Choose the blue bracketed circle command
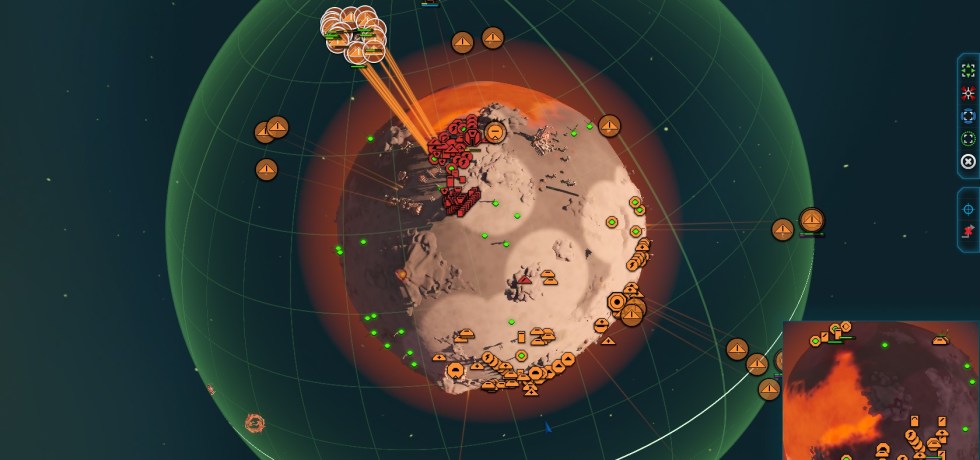This screenshot has height=460, width=980. tap(968, 116)
